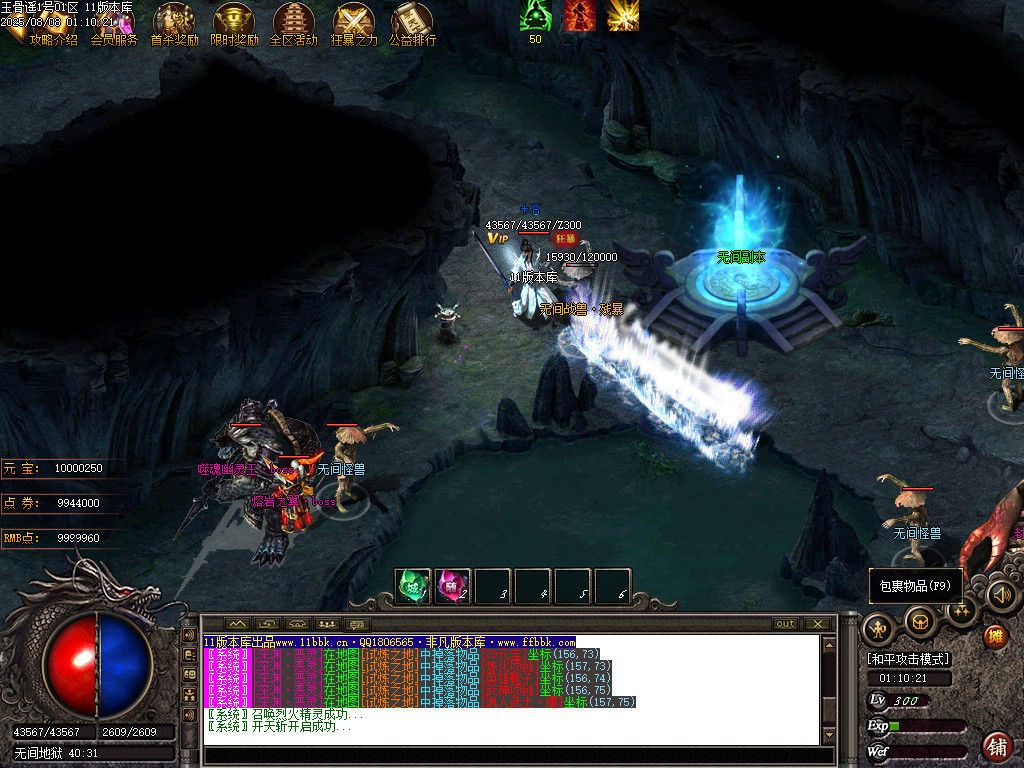This screenshot has width=1024, height=768.
Task: Close the chat window with the X button
Action: (x=817, y=624)
